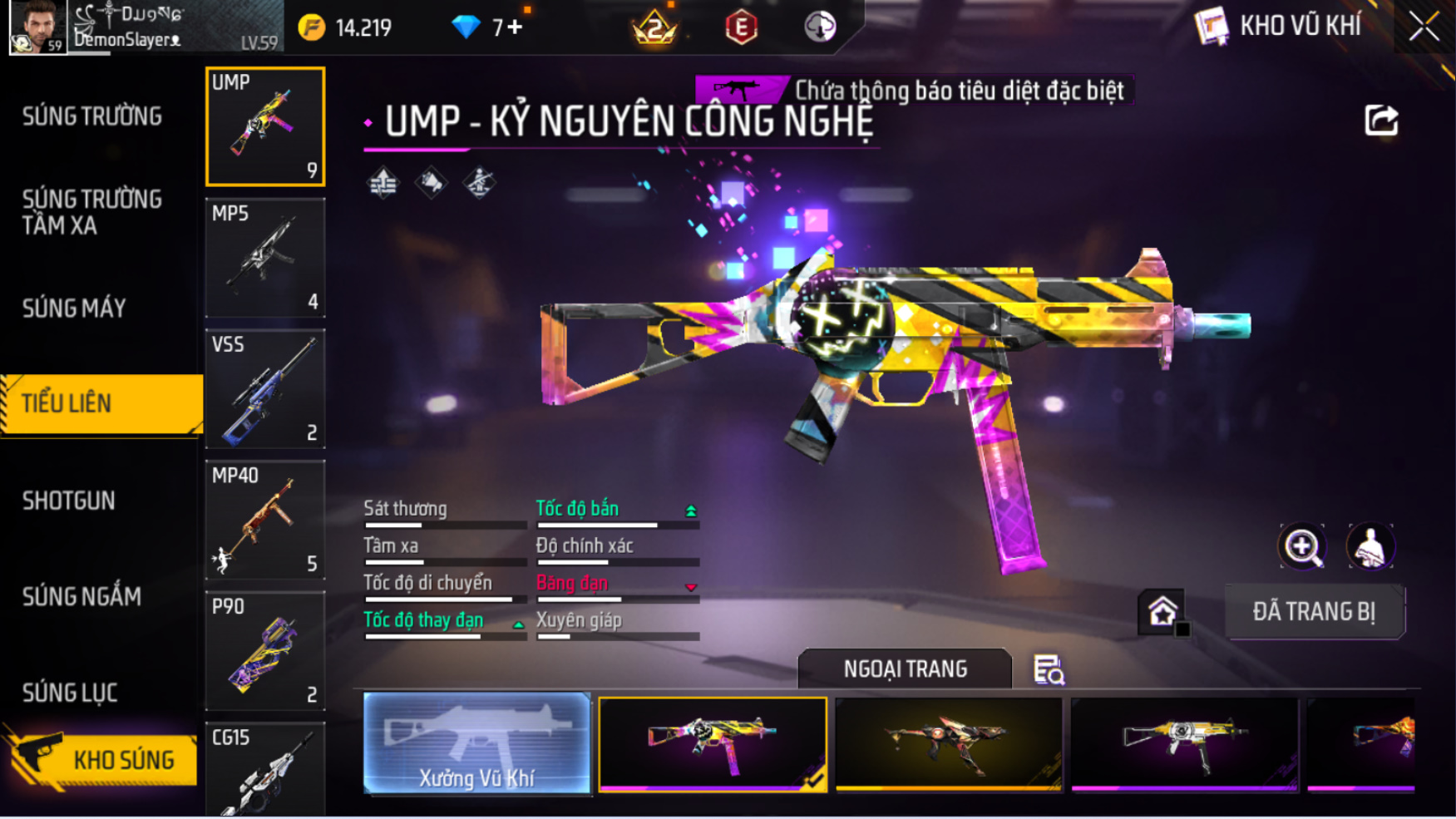Image resolution: width=1456 pixels, height=819 pixels.
Task: Select the P90 weapon tile
Action: 265,650
